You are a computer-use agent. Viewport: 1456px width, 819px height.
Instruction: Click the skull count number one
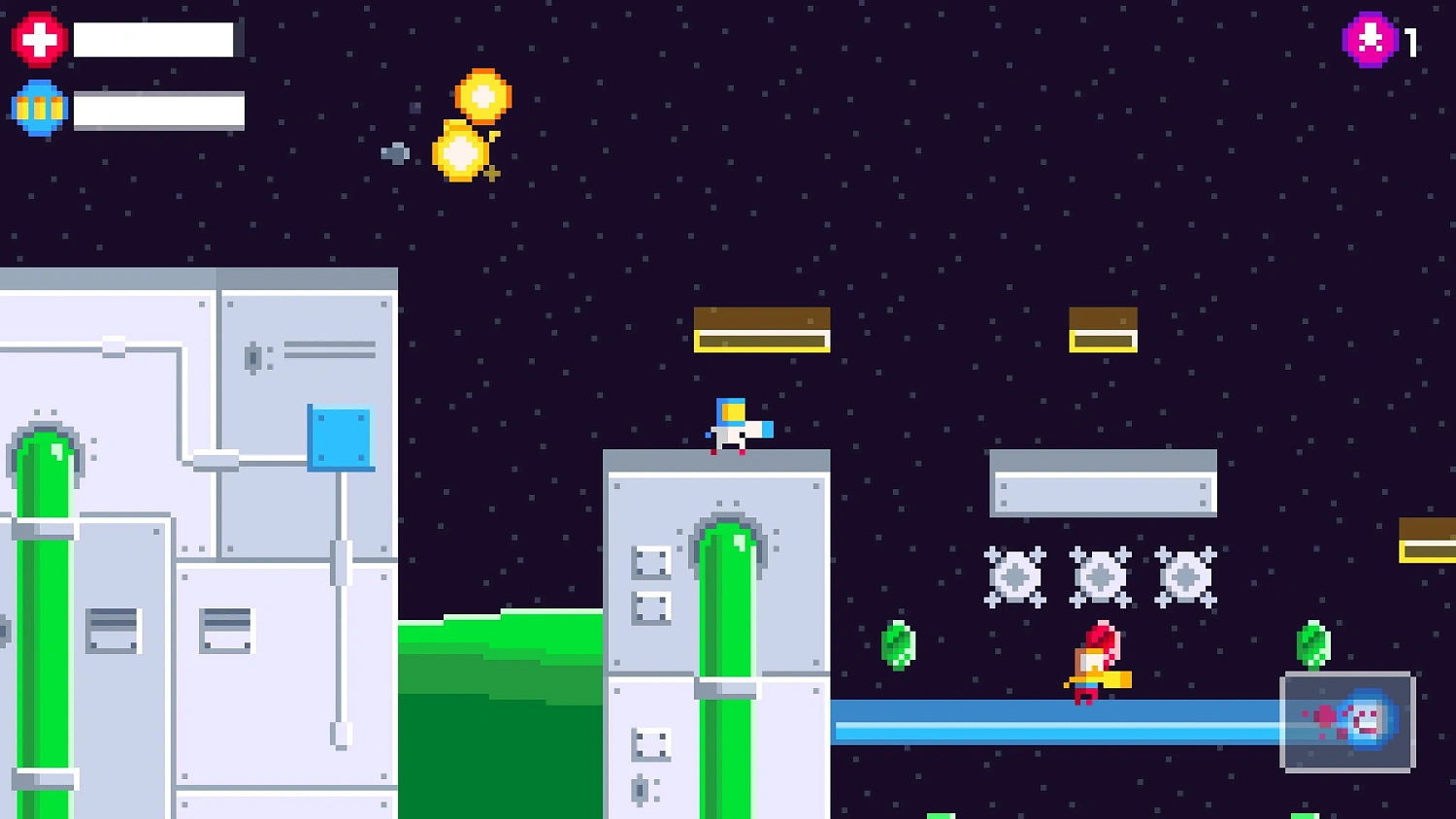pos(1410,40)
